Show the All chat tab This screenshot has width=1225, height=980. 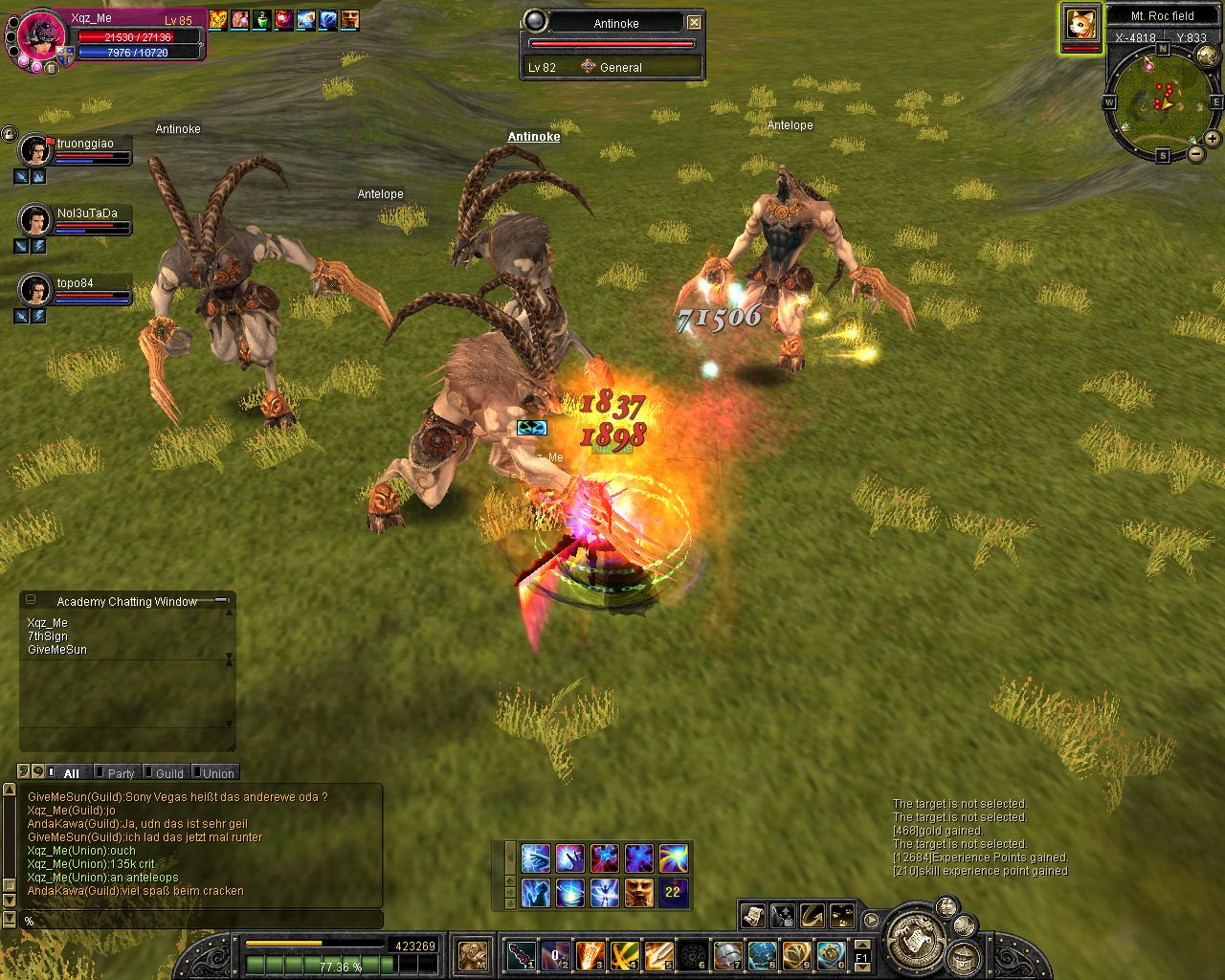tap(71, 773)
